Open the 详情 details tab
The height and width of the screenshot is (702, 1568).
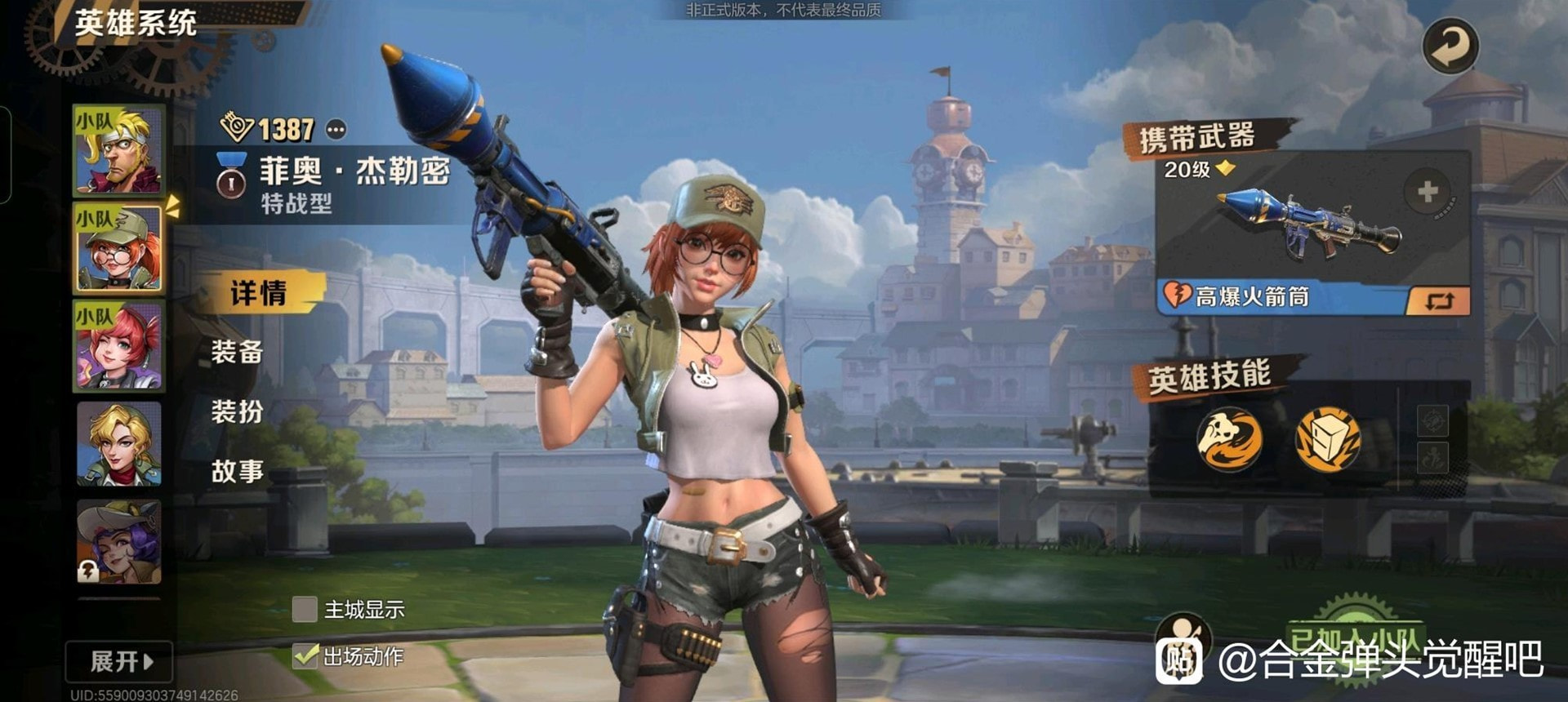pos(258,293)
